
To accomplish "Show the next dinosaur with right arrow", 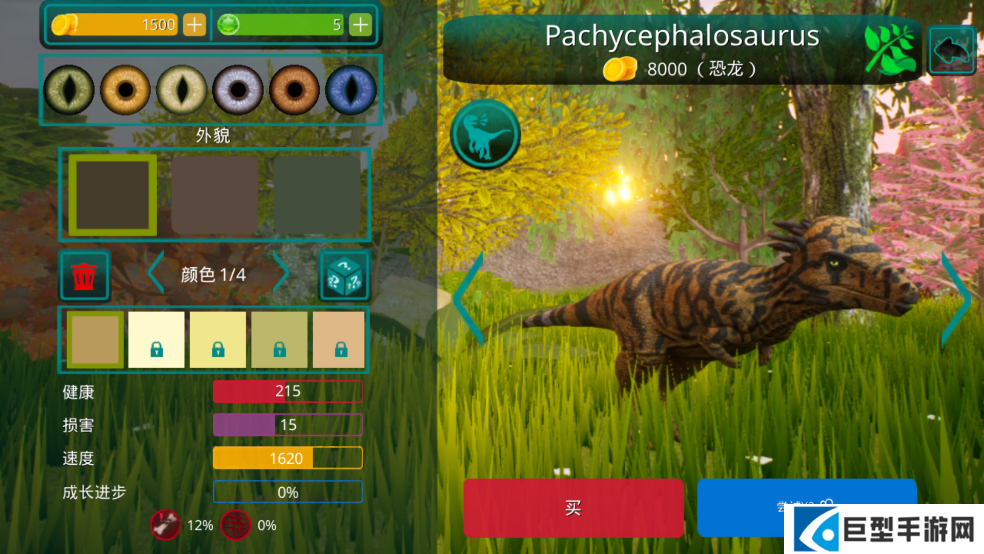I will pyautogui.click(x=956, y=298).
